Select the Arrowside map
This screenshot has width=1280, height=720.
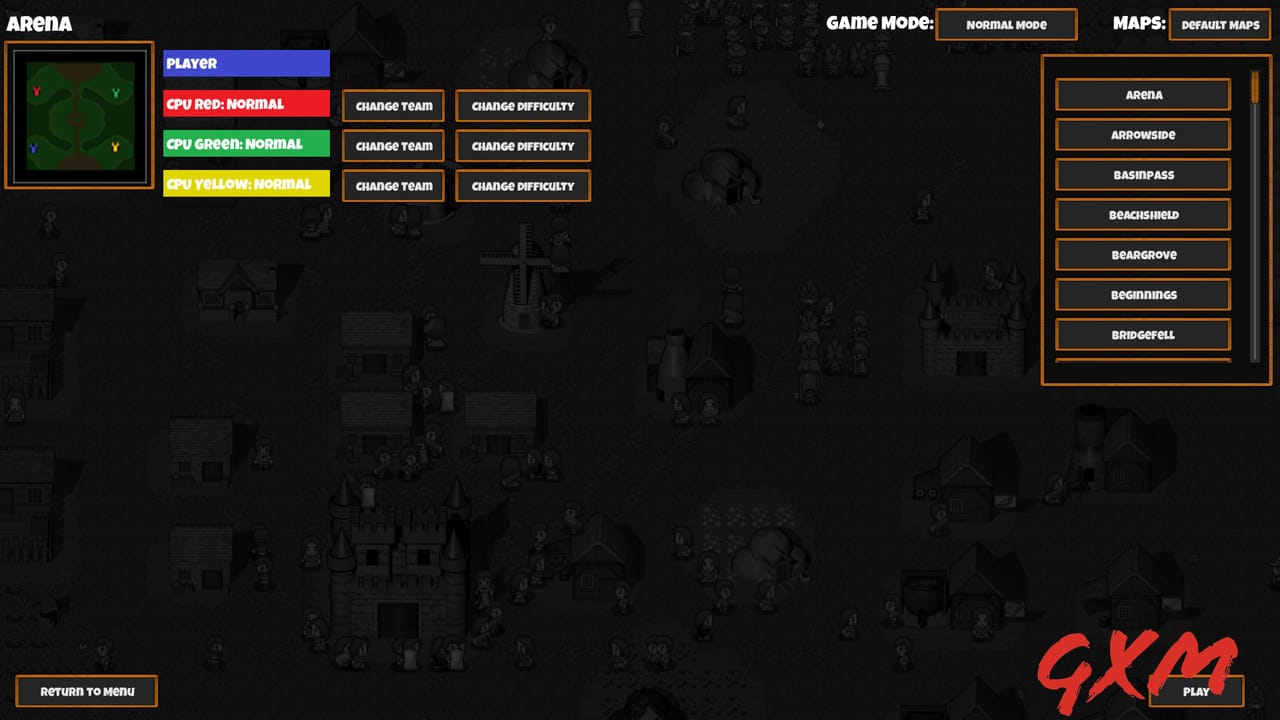pyautogui.click(x=1142, y=134)
